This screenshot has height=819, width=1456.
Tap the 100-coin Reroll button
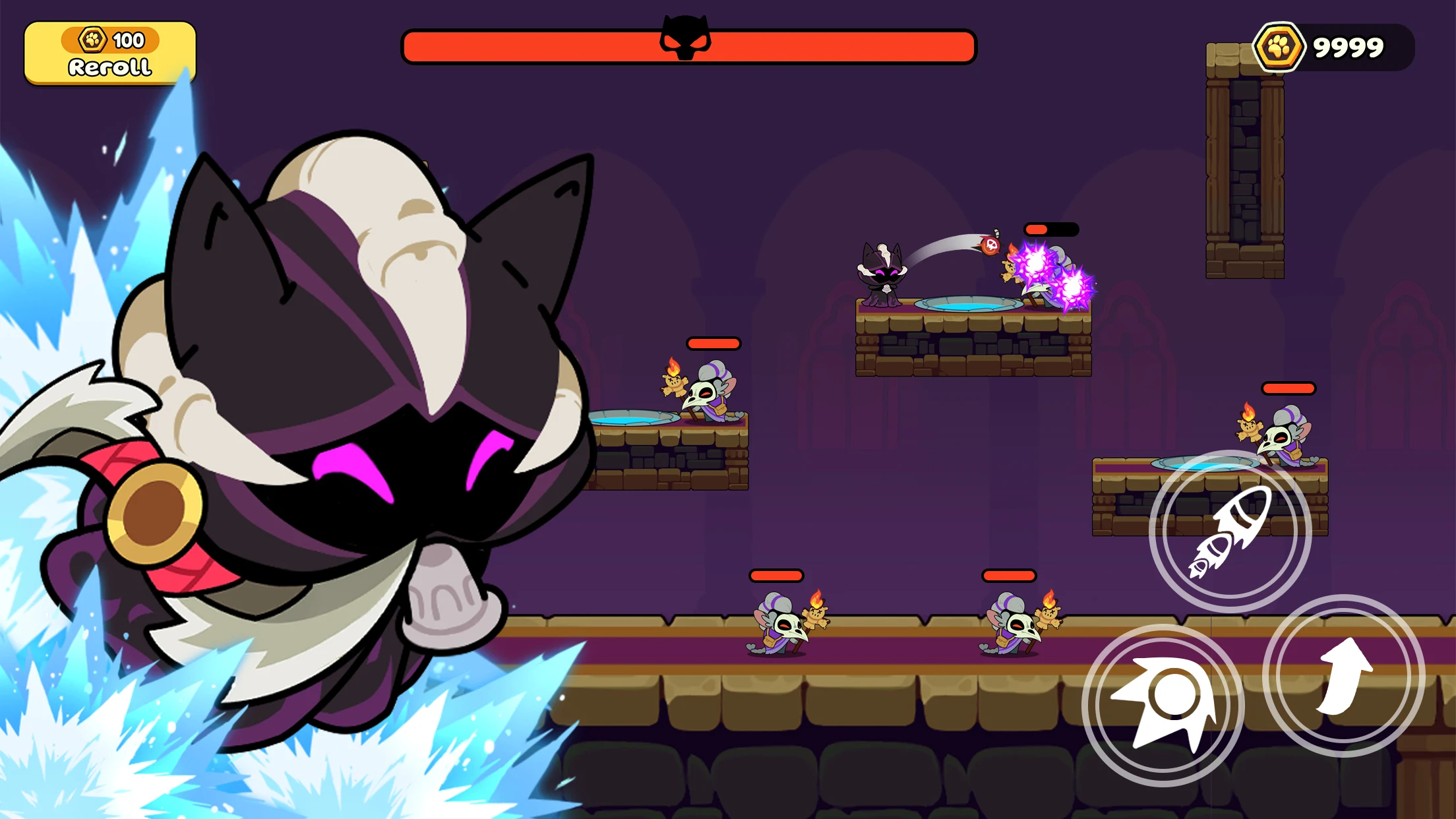click(110, 53)
